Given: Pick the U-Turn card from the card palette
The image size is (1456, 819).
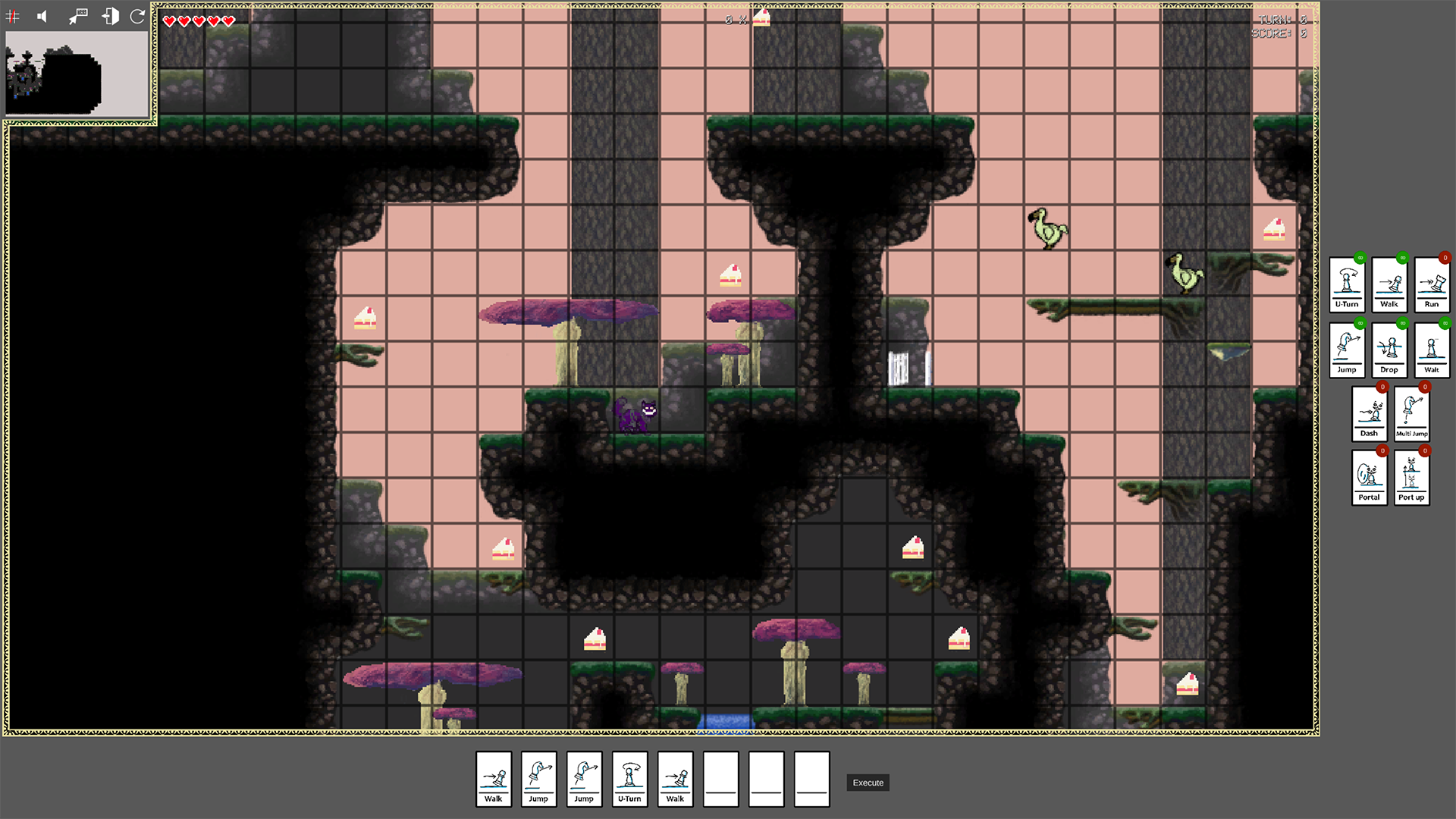Looking at the screenshot, I should (x=1347, y=284).
